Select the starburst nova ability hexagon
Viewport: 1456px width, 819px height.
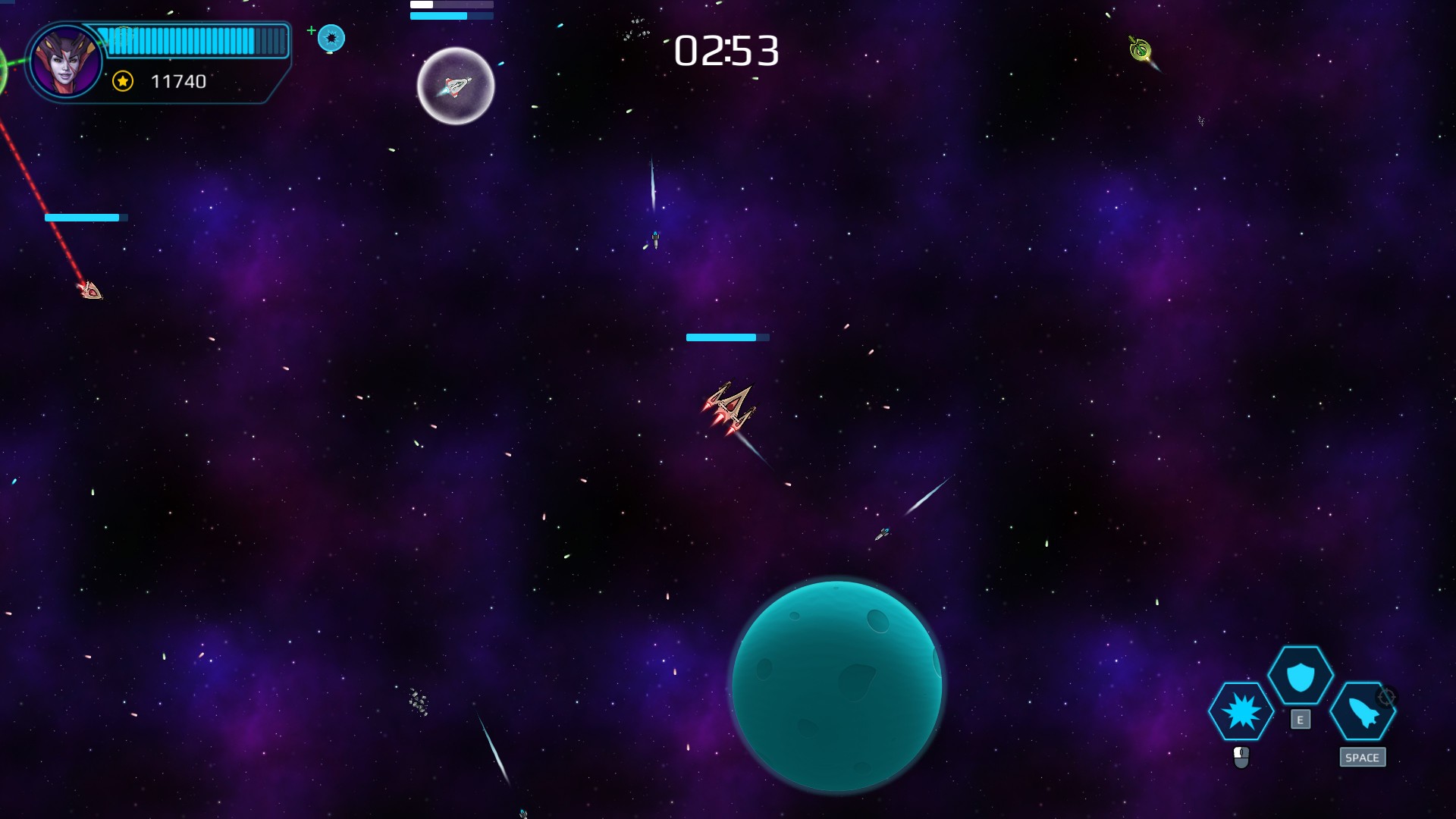click(1242, 711)
